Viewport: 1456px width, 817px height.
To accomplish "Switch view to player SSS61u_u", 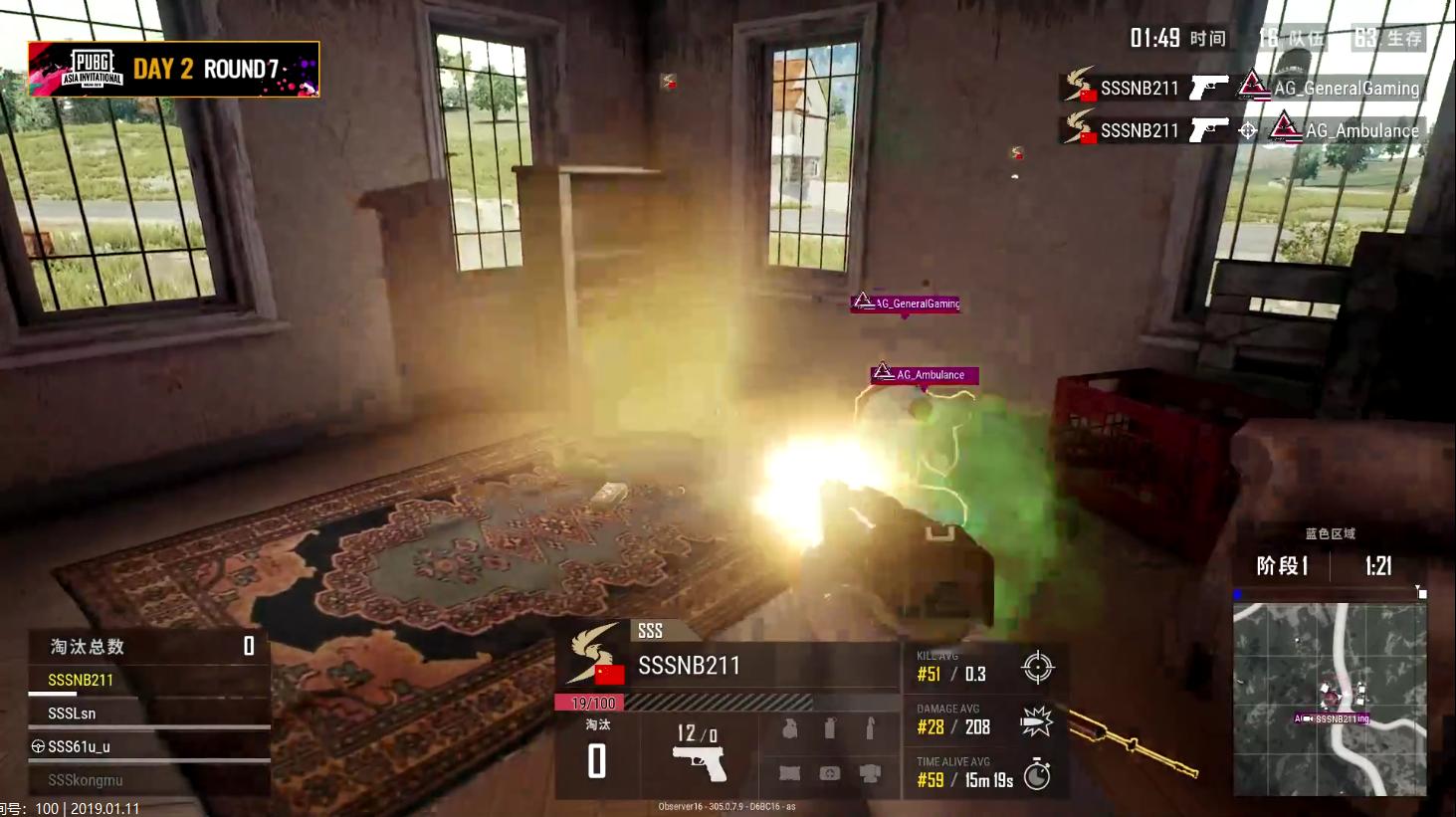I will 79,746.
